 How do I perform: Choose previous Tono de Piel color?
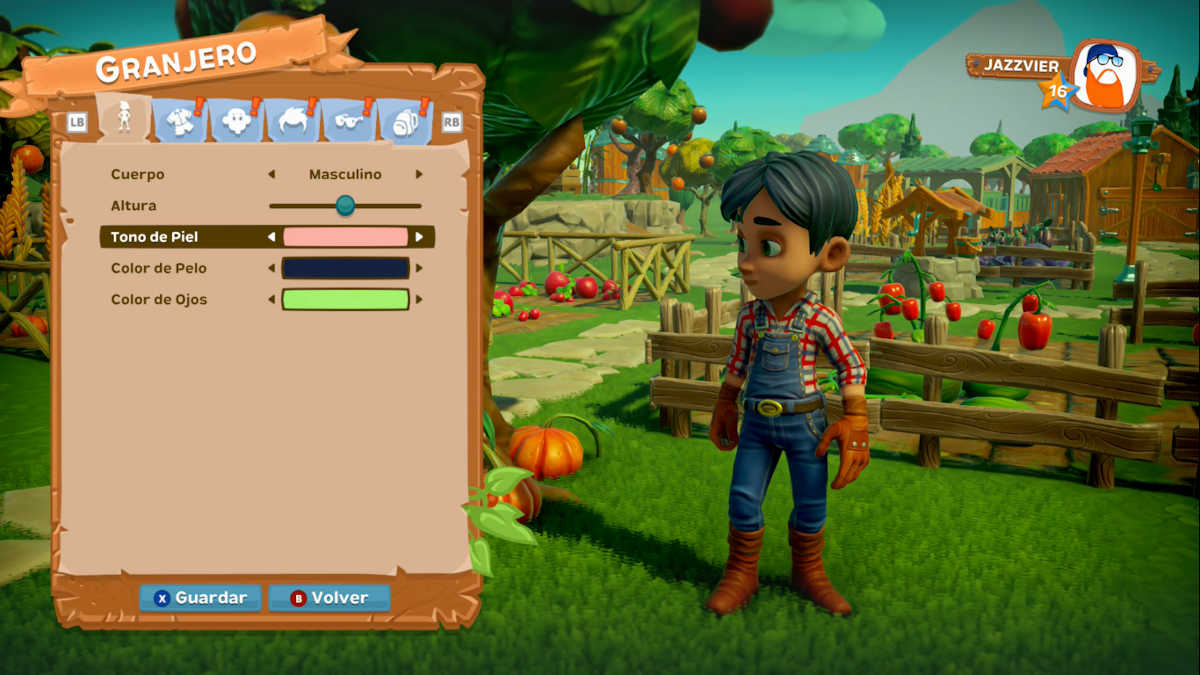click(x=271, y=237)
